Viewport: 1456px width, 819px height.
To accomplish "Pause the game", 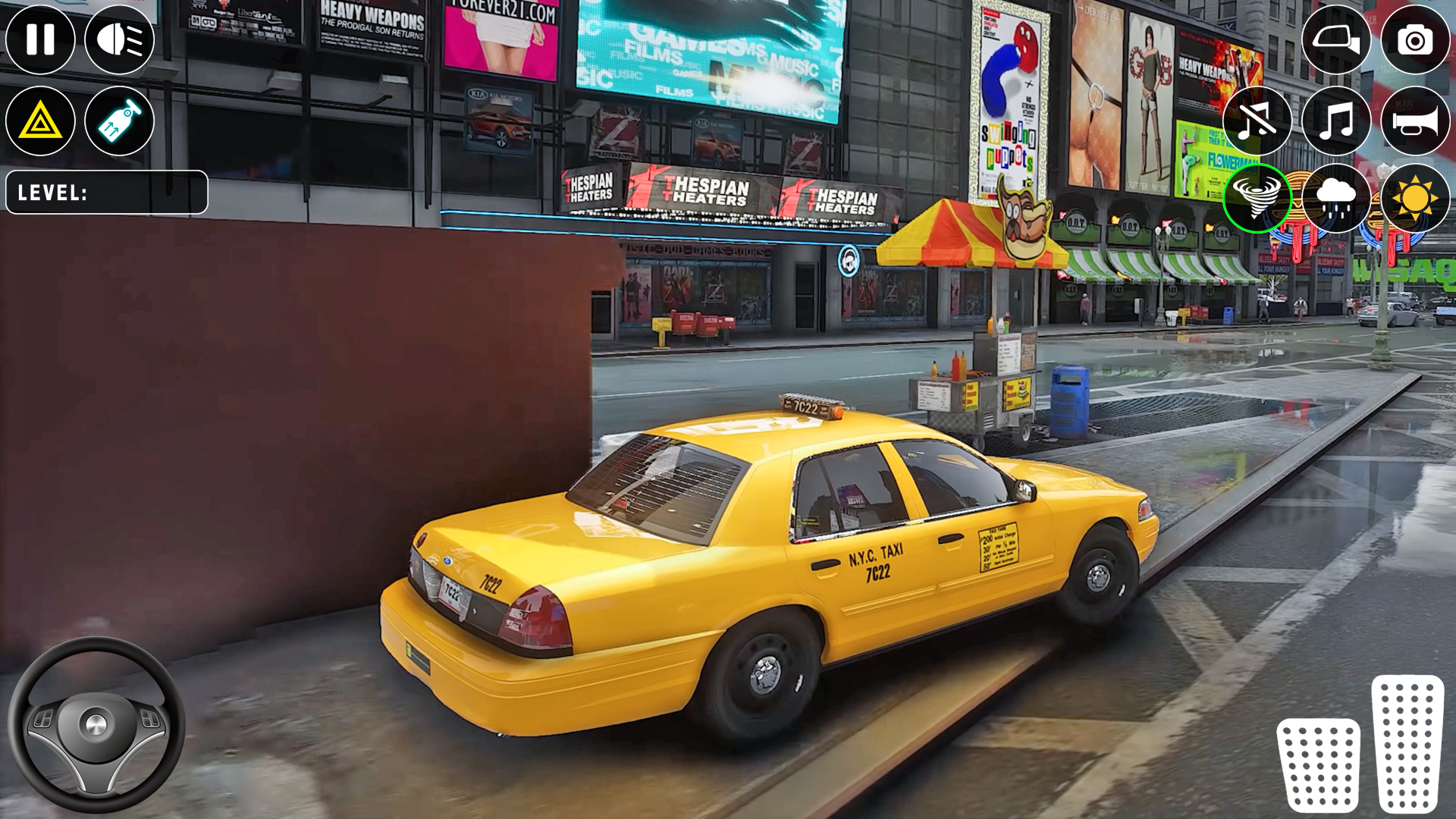I will tap(42, 38).
